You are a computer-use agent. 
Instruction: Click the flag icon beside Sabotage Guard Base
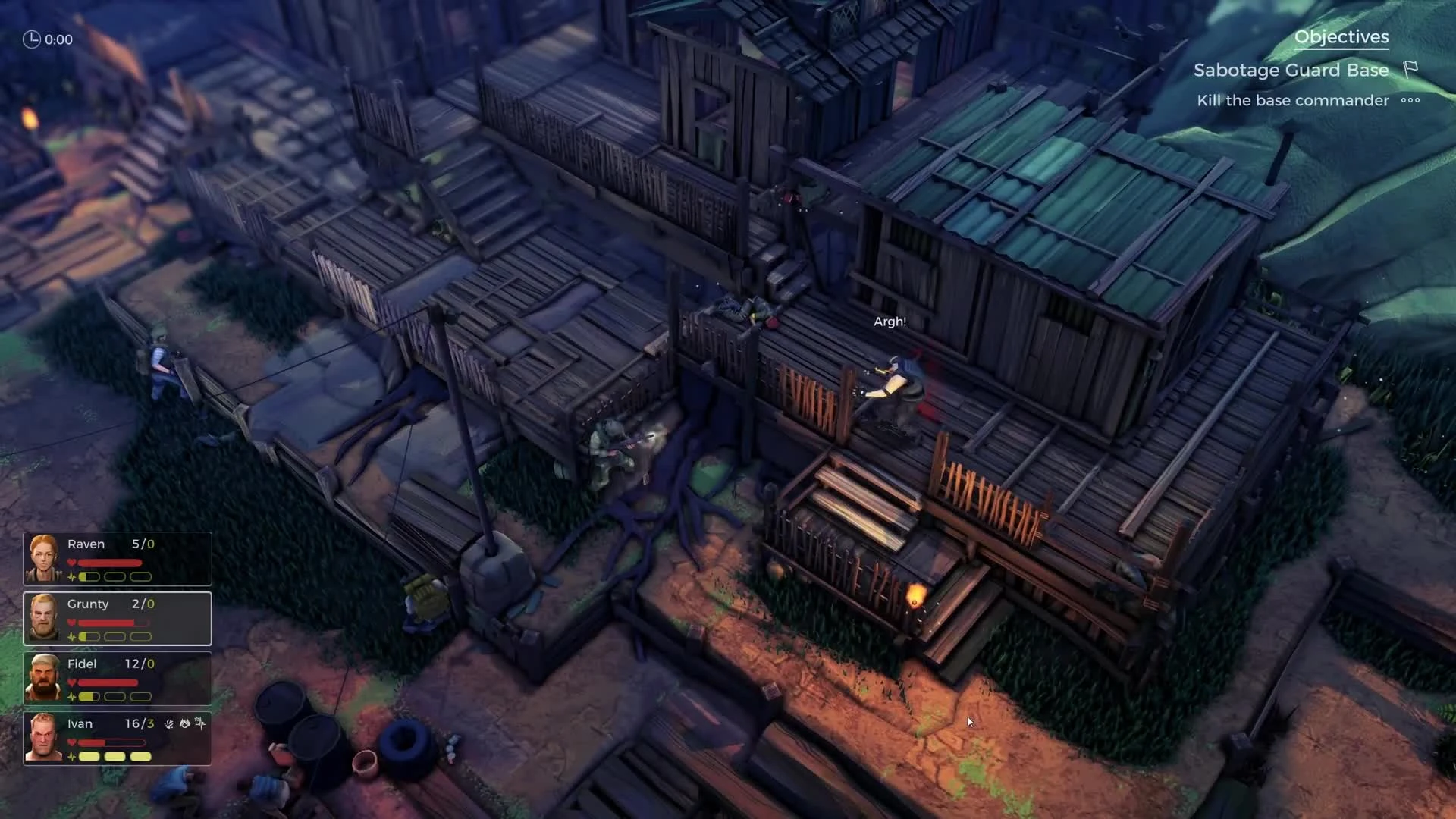1409,69
